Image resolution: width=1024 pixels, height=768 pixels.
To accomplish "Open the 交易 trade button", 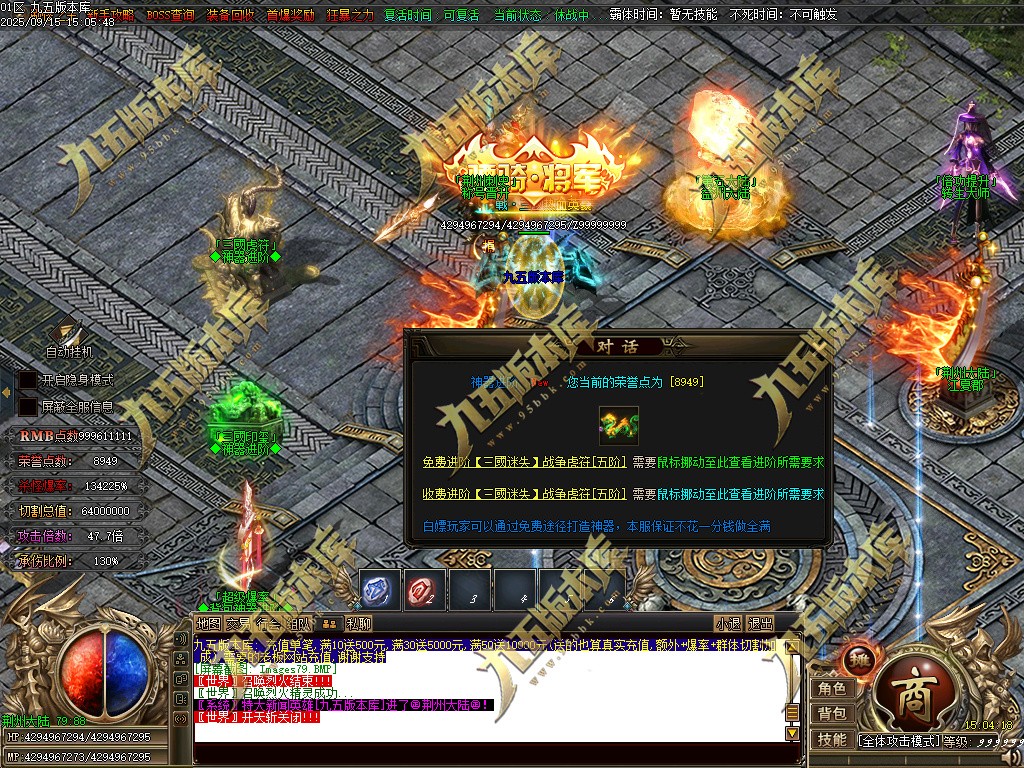I will (x=238, y=624).
